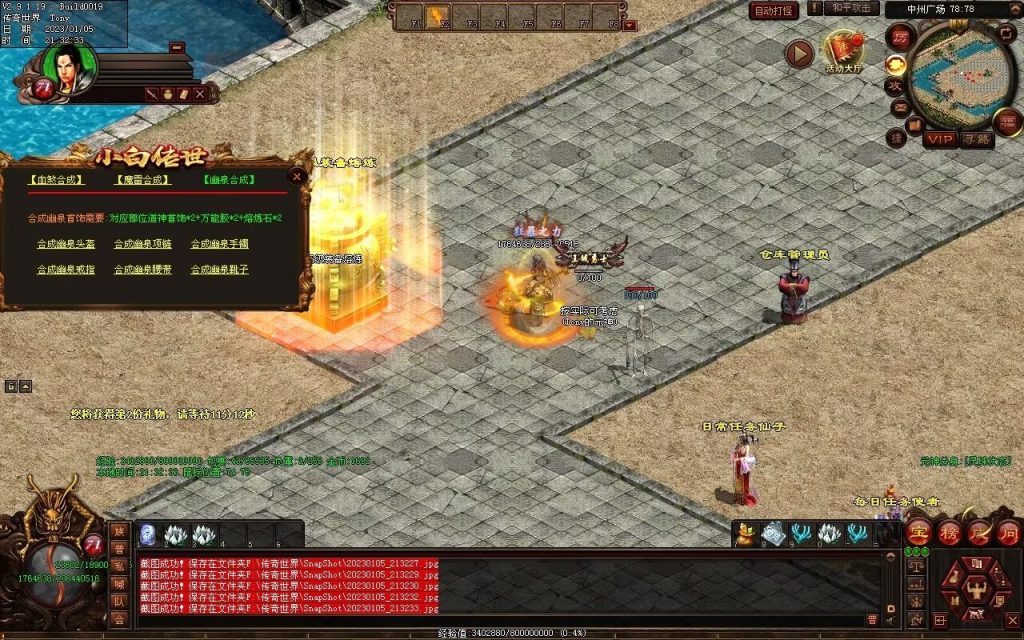Viewport: 1024px width, 640px height.
Task: Toggle the 自动打怪 auto-fight button
Action: (774, 11)
